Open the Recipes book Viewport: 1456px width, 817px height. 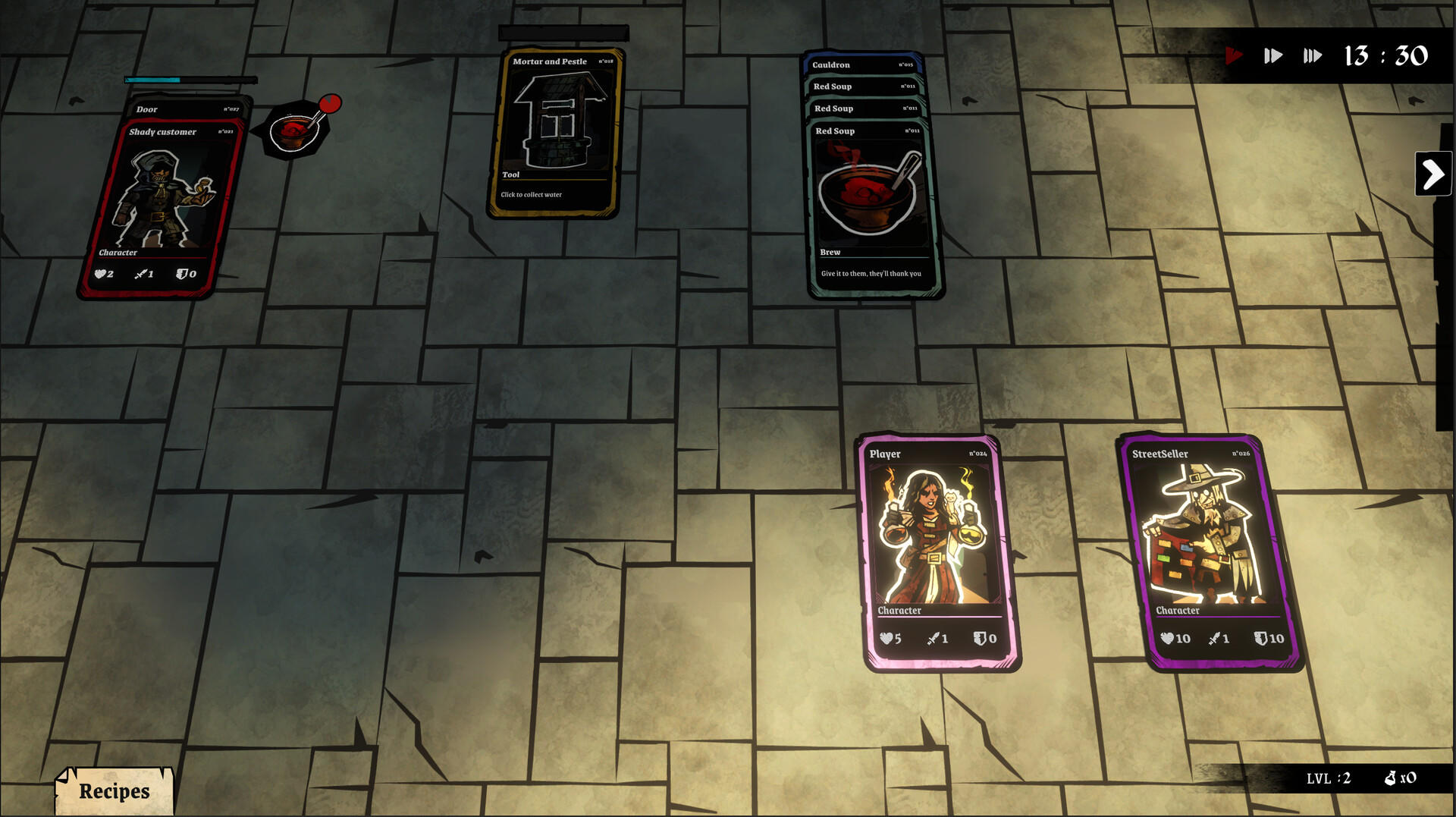point(113,790)
